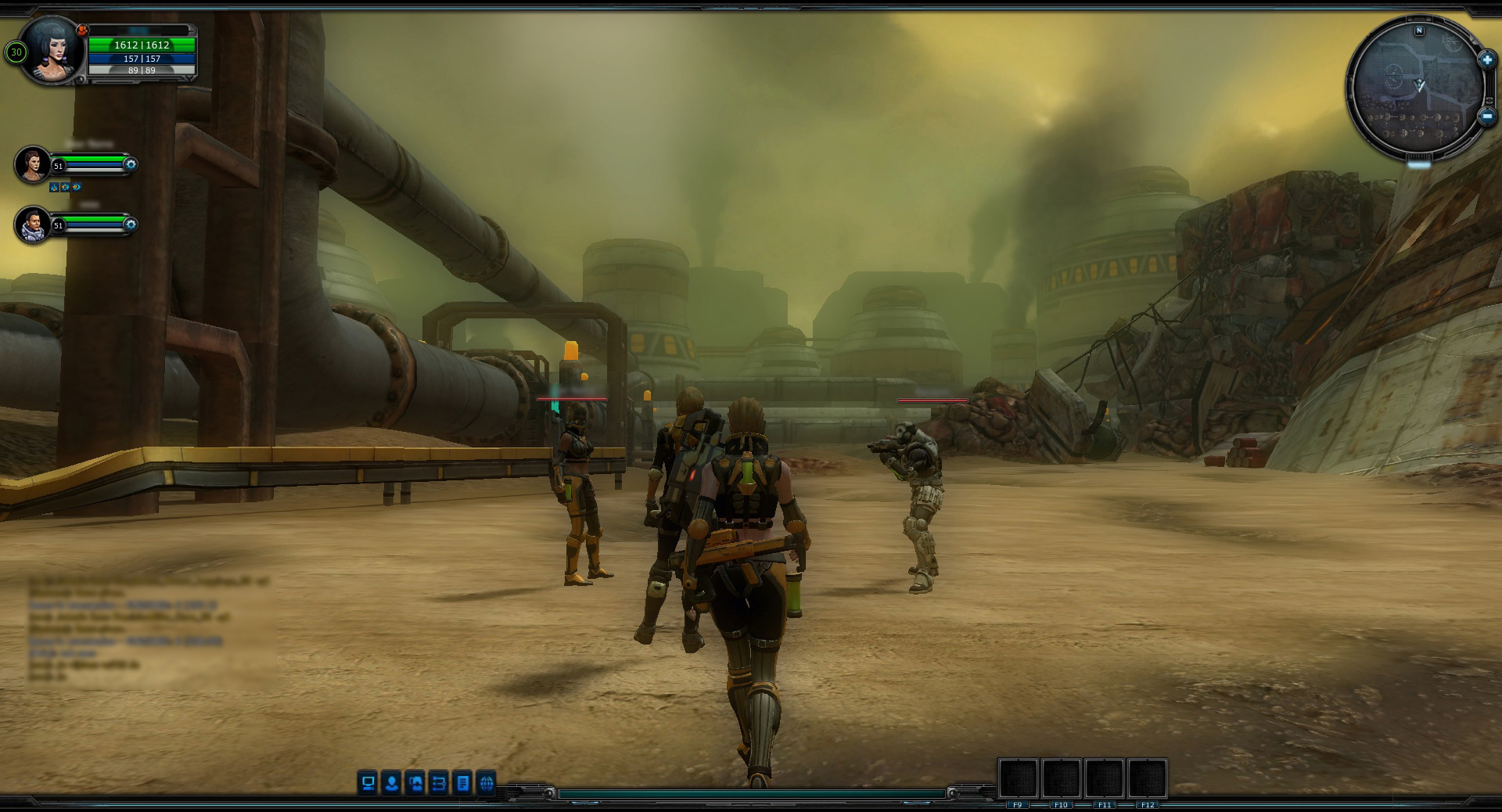This screenshot has width=1502, height=812.
Task: Open the branching skill tree icon
Action: click(439, 782)
